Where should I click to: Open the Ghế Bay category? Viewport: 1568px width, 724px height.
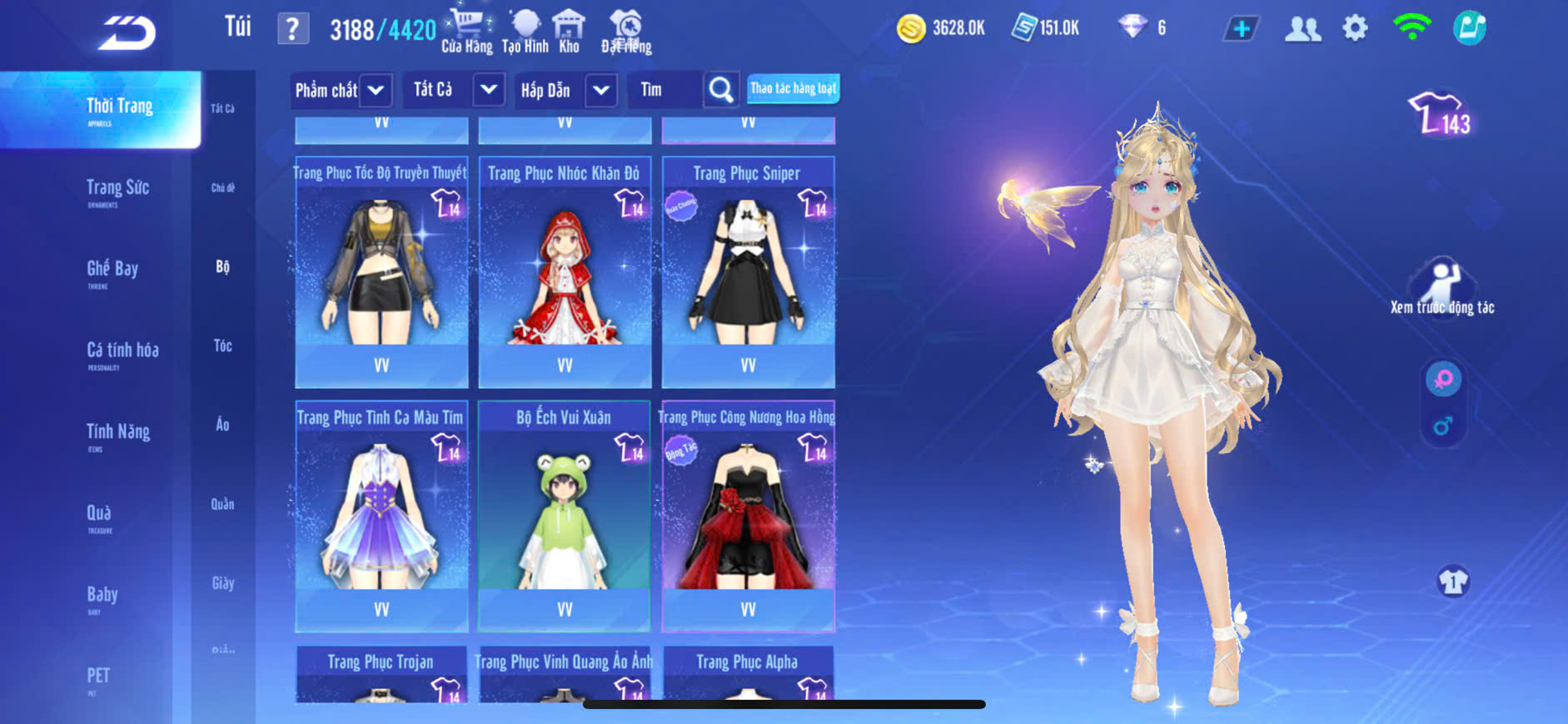coord(112,271)
